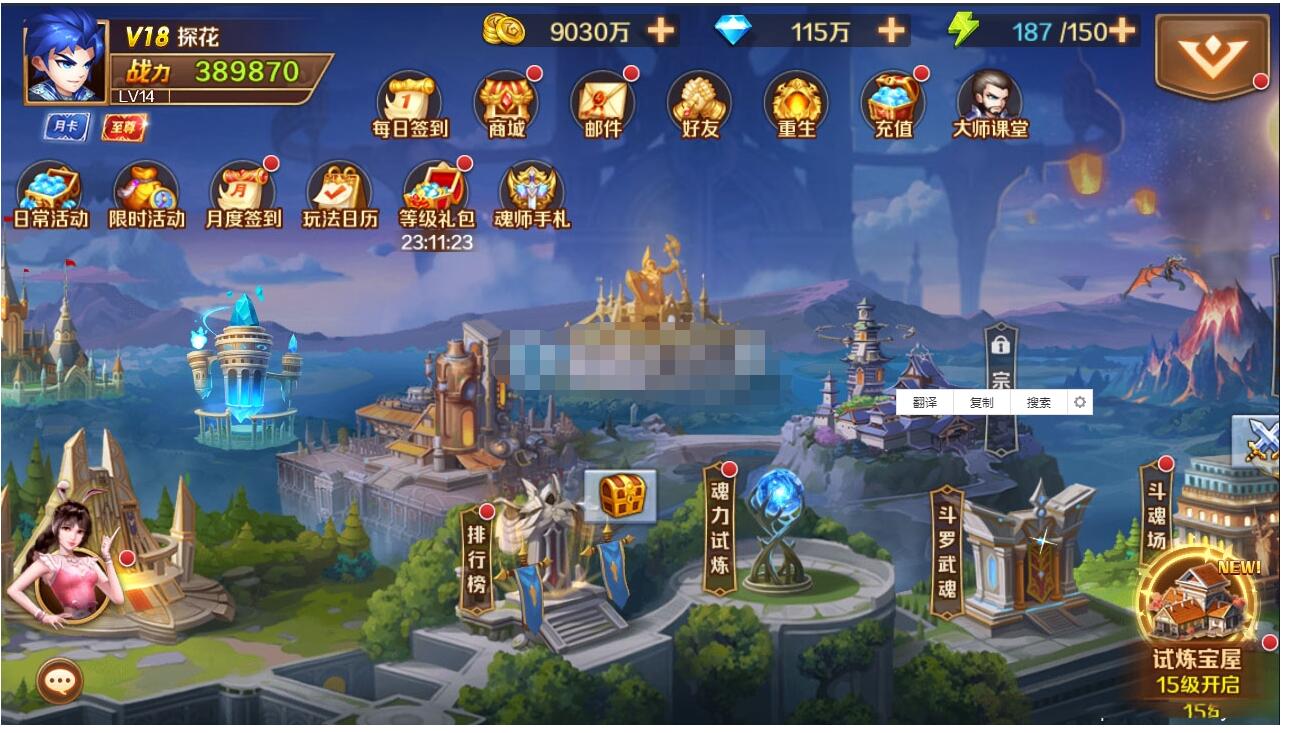Screen dimensions: 1290x733
Task: Open 大师课堂 master classroom
Action: pos(989,103)
